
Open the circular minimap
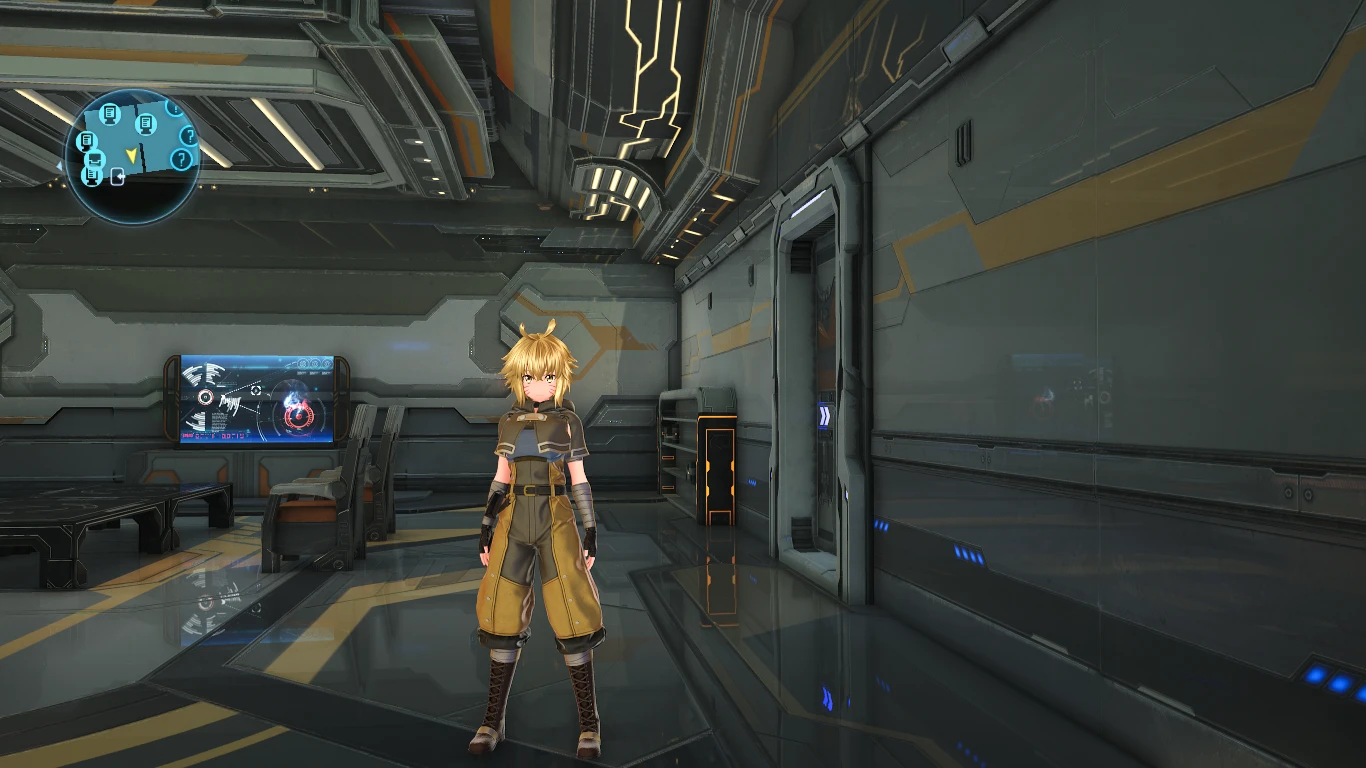[132, 156]
